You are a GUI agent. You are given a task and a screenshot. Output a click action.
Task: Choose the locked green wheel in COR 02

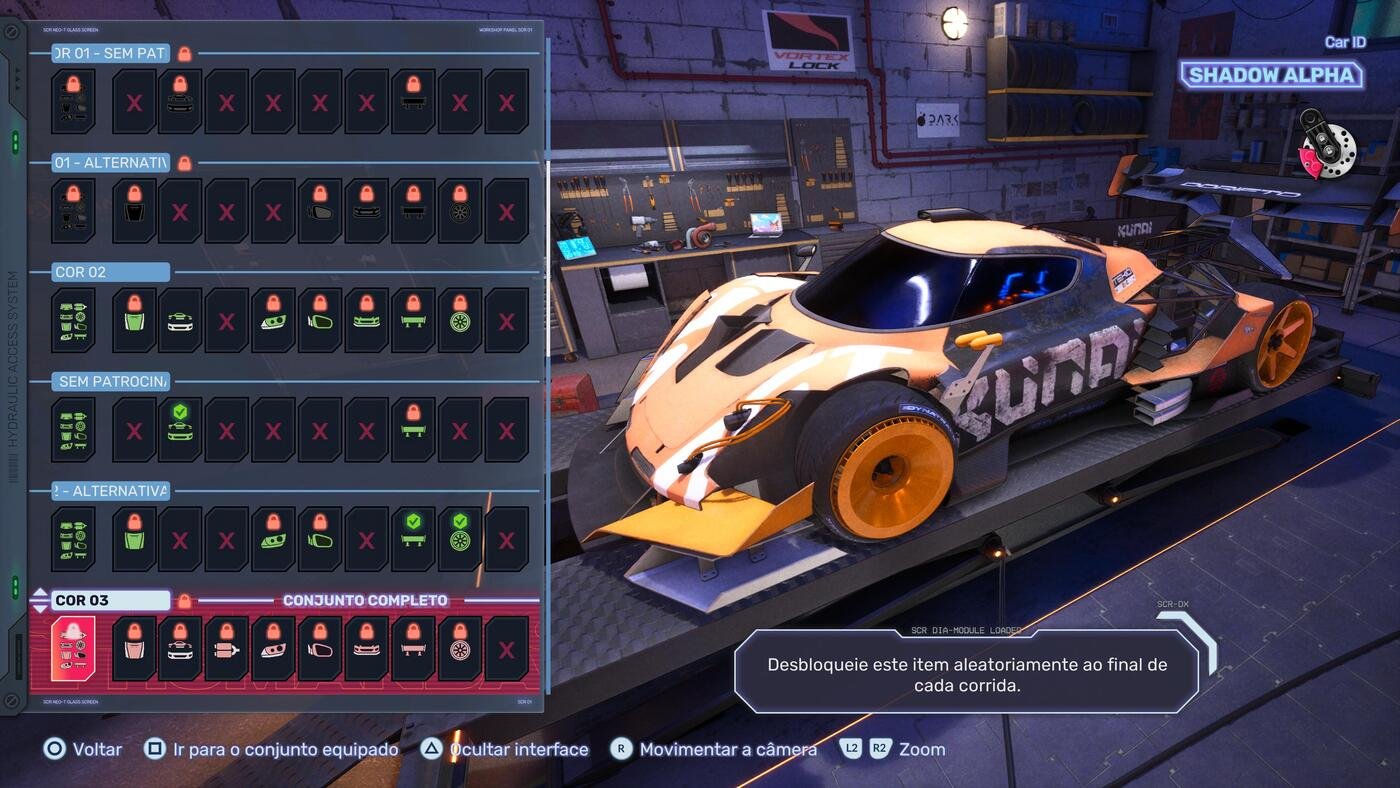pyautogui.click(x=460, y=320)
